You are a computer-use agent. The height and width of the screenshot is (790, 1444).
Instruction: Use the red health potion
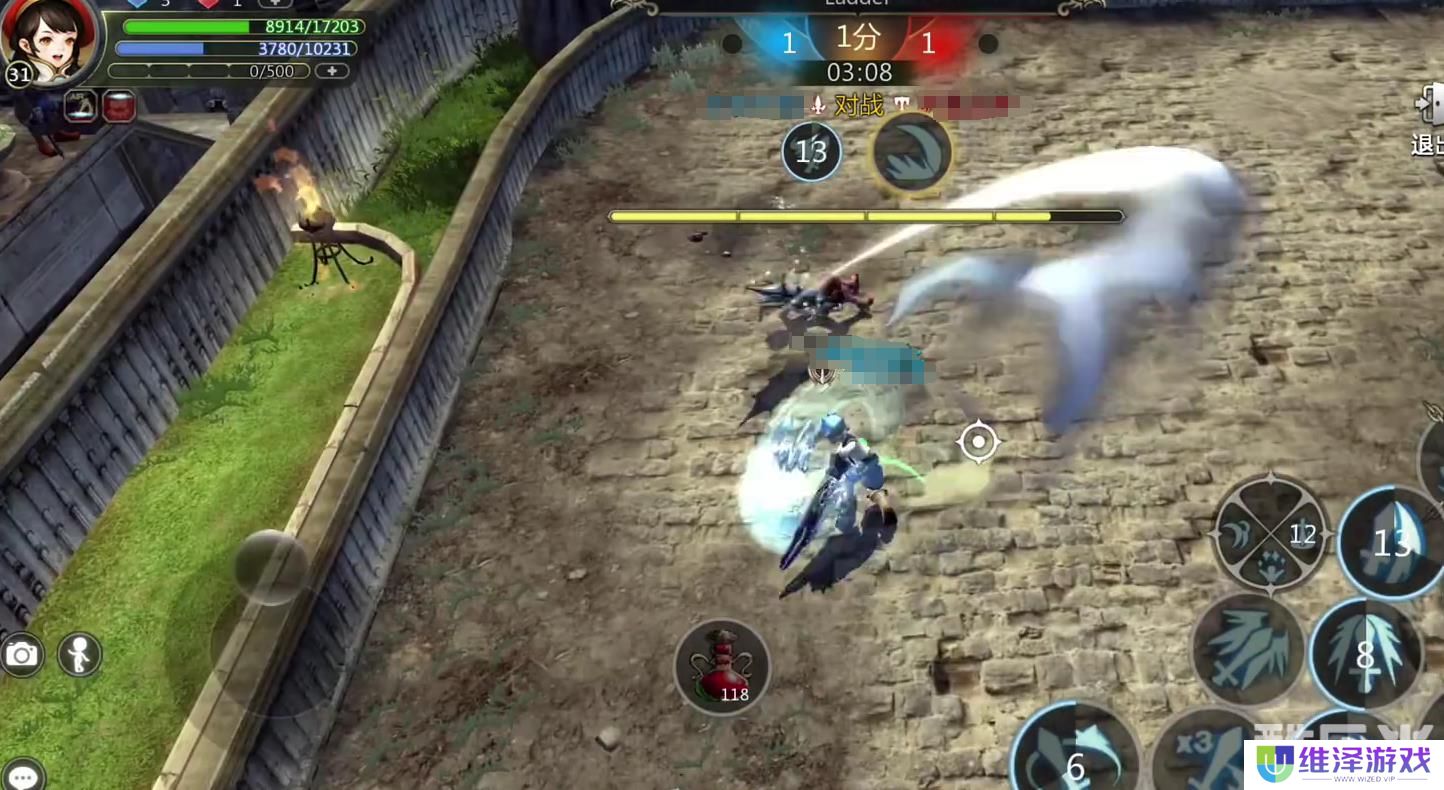pos(722,666)
